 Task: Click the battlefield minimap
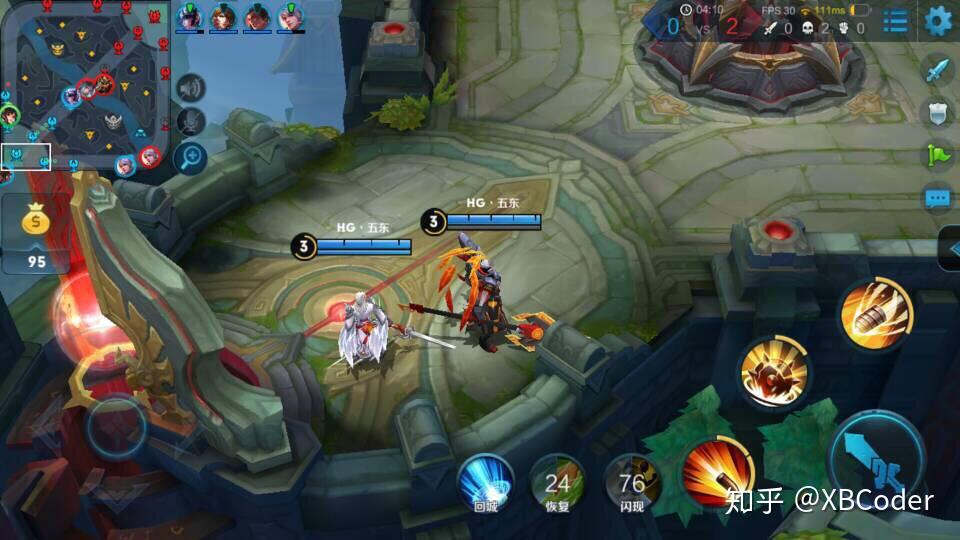[85, 85]
